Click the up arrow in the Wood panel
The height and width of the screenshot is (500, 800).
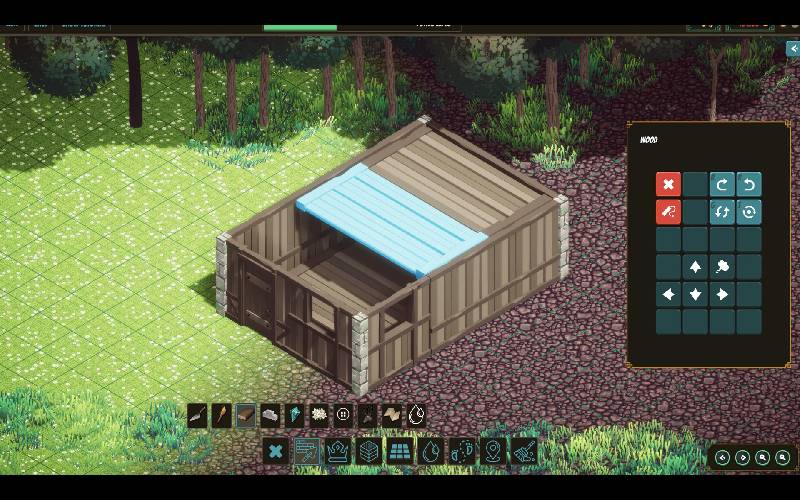(x=695, y=267)
